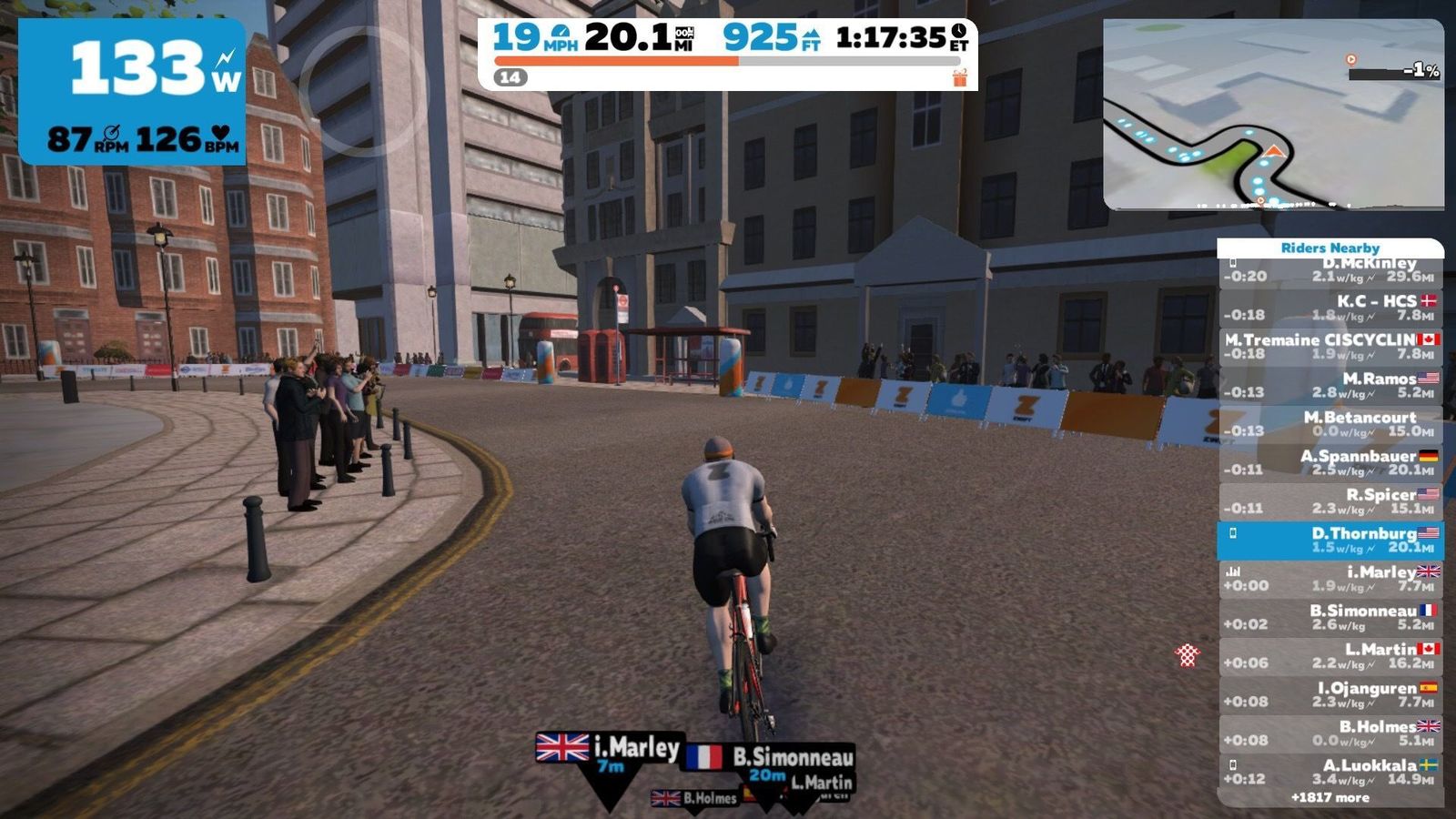Pick I.Ojanguren rider row
The image size is (1456, 819).
(1330, 695)
